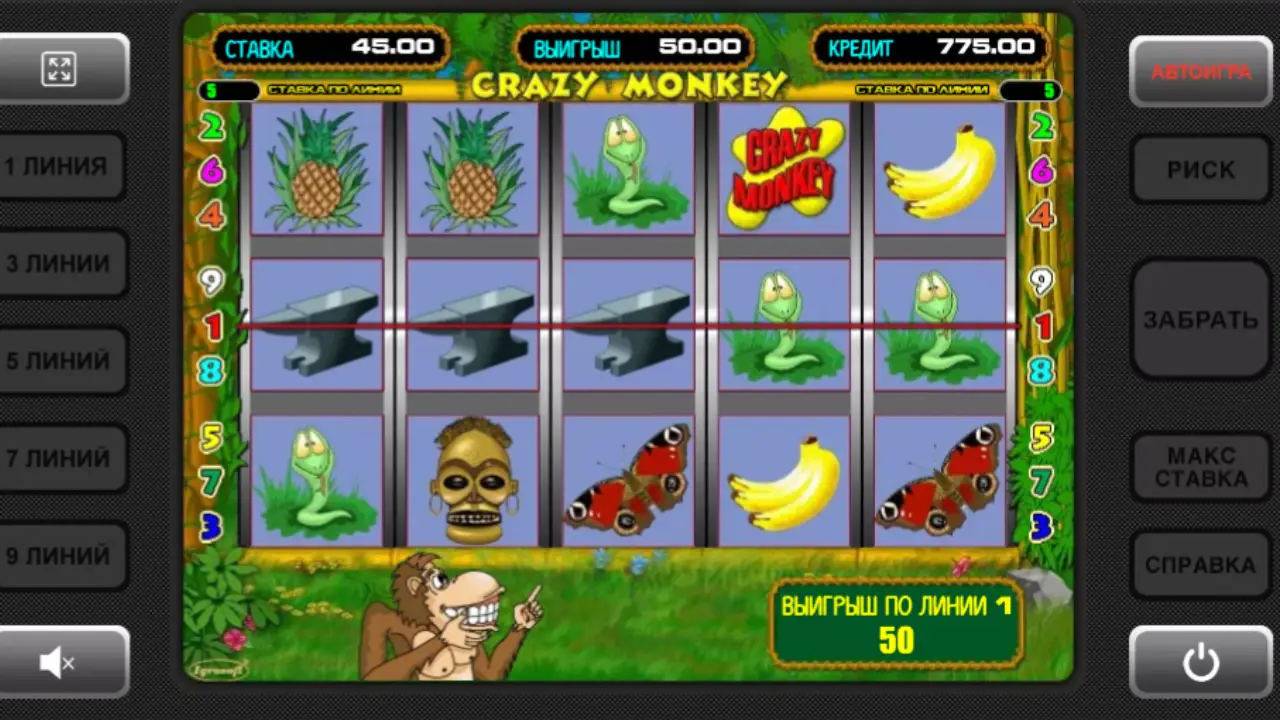
Task: Click the butterfly symbol on reel five
Action: coord(938,478)
